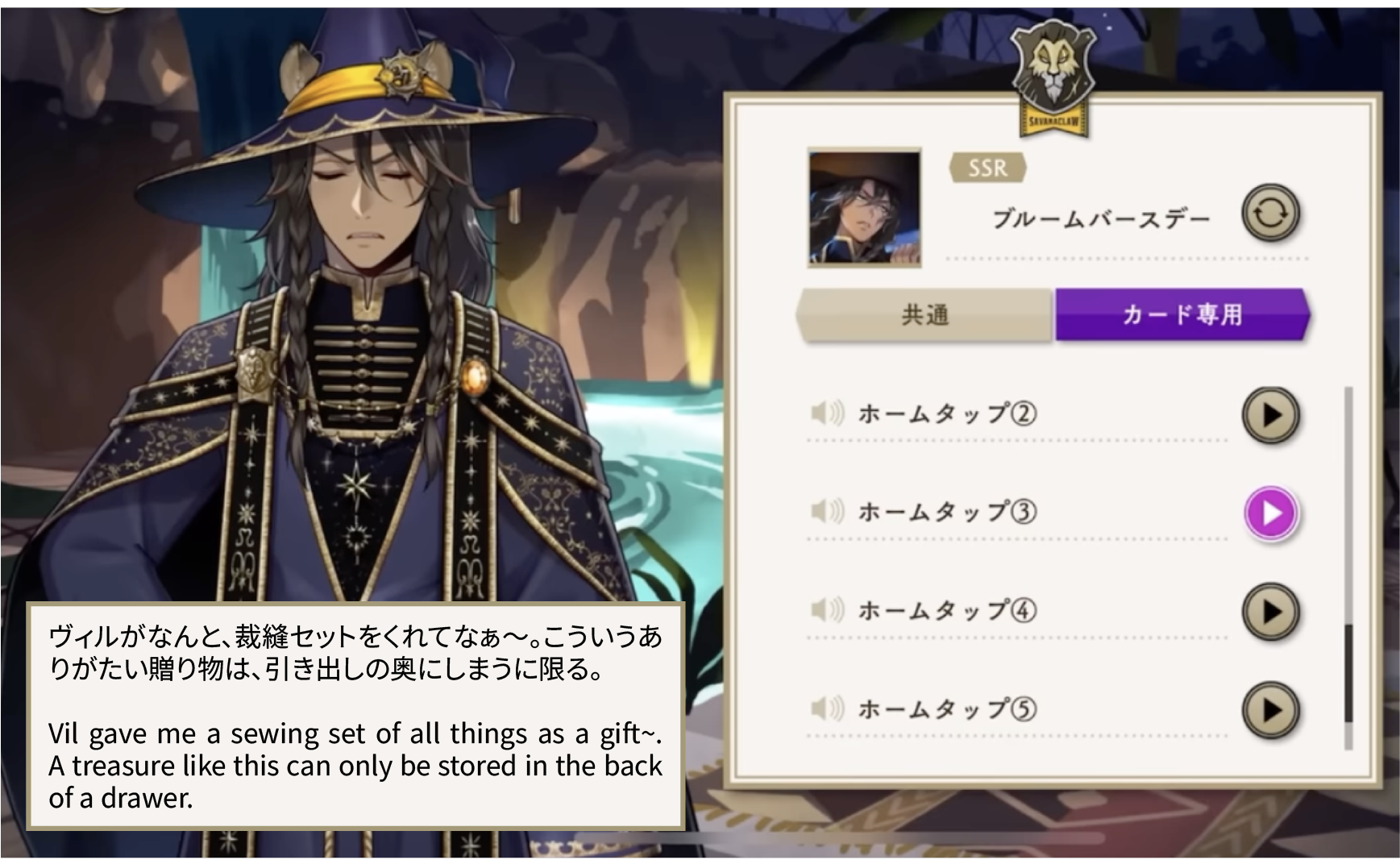Play the ホームタップ⑤ voice line
This screenshot has width=1400, height=860.
tap(1270, 710)
